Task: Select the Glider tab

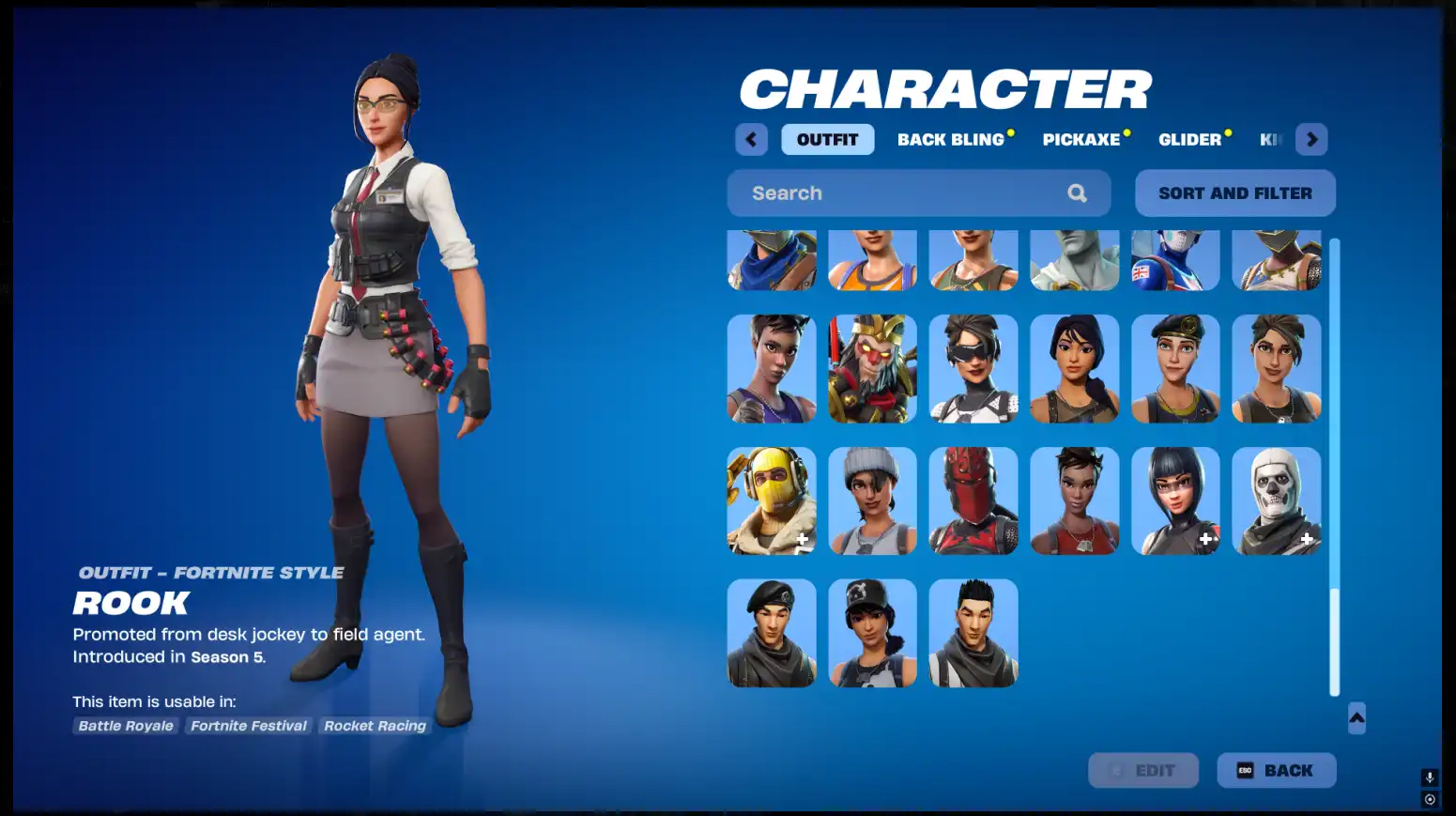Action: pyautogui.click(x=1189, y=140)
